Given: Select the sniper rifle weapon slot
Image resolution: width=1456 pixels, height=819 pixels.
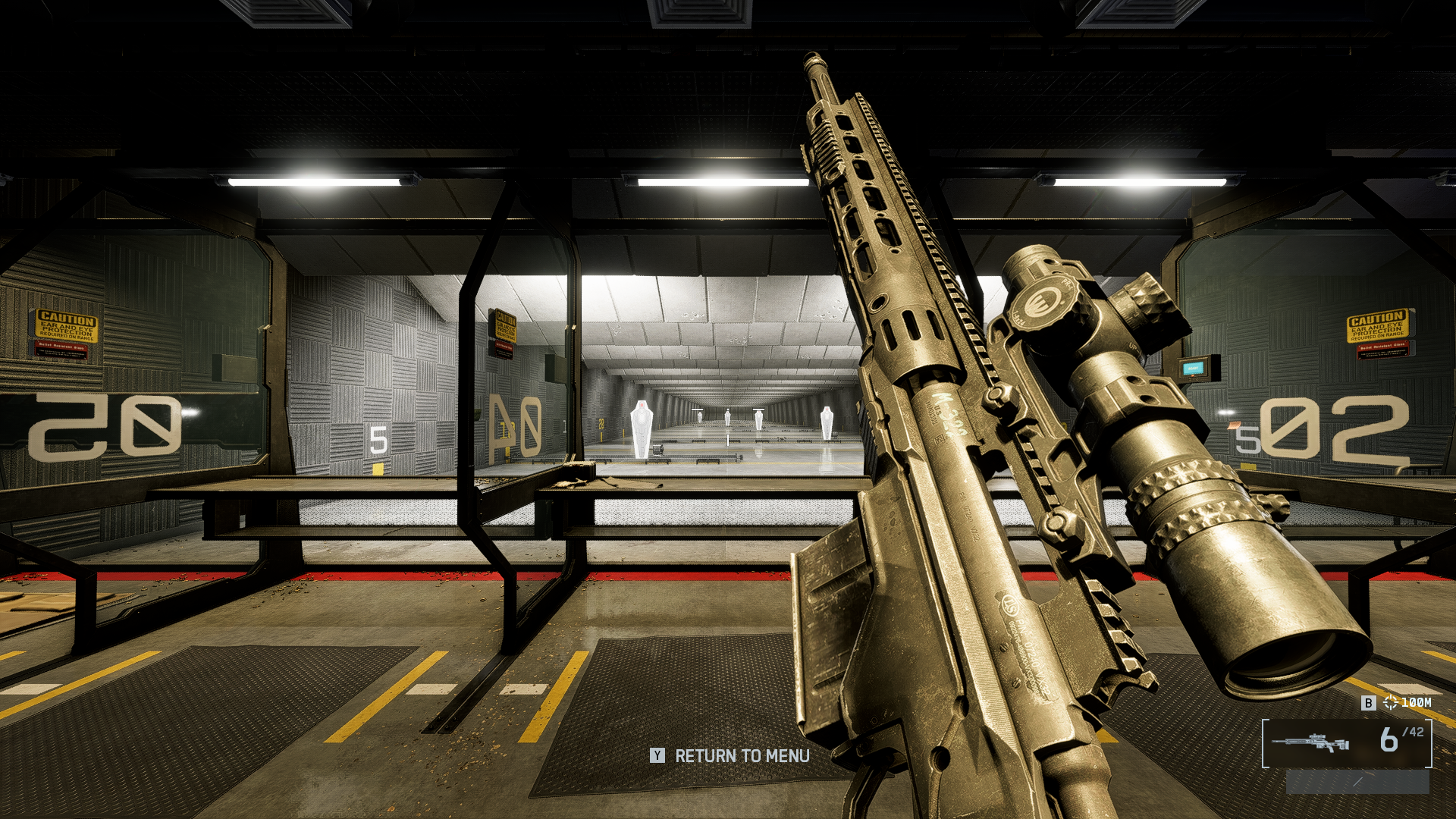Looking at the screenshot, I should pyautogui.click(x=1310, y=742).
